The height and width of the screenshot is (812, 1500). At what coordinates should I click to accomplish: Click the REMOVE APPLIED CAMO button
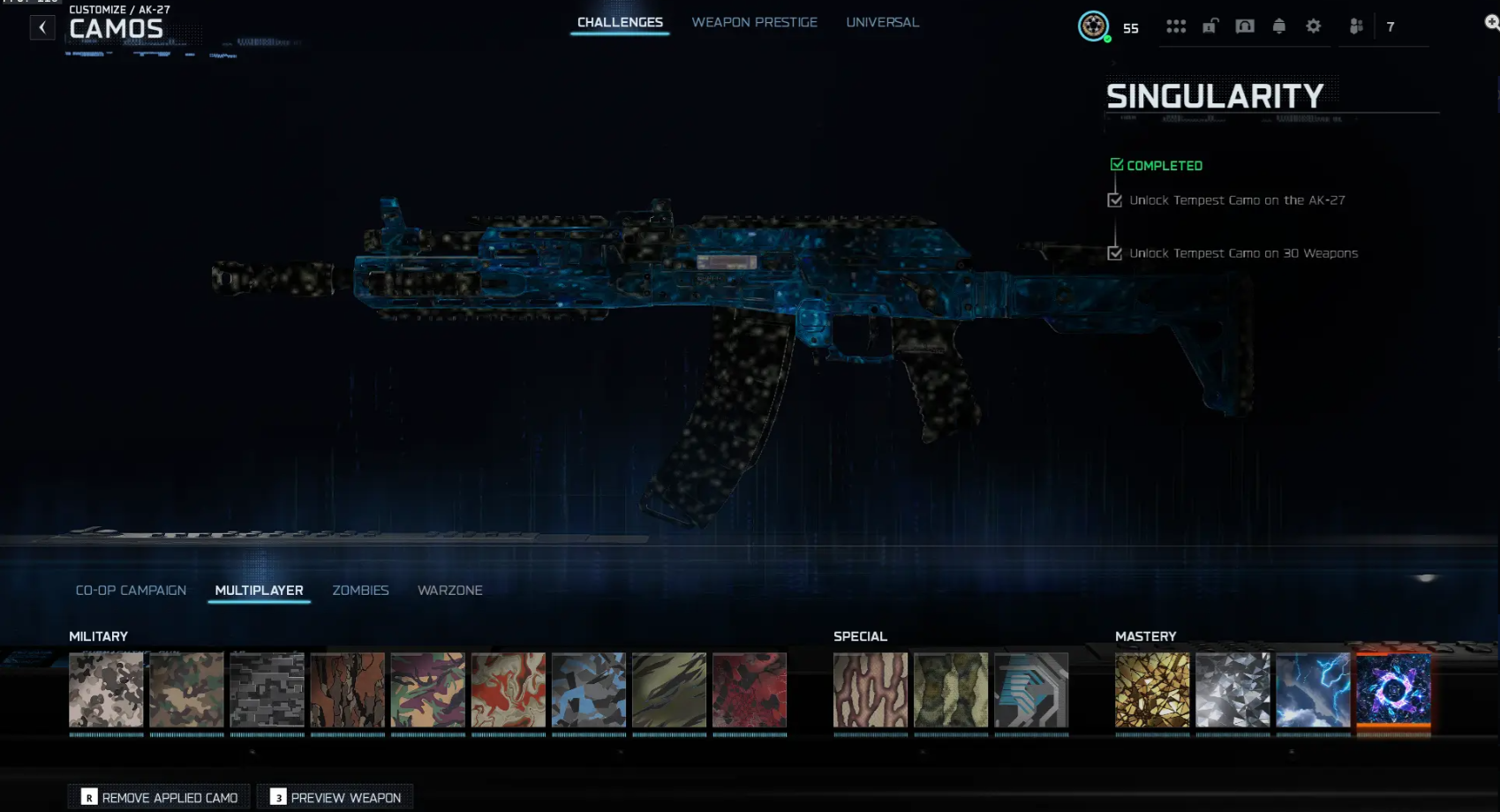coord(158,796)
